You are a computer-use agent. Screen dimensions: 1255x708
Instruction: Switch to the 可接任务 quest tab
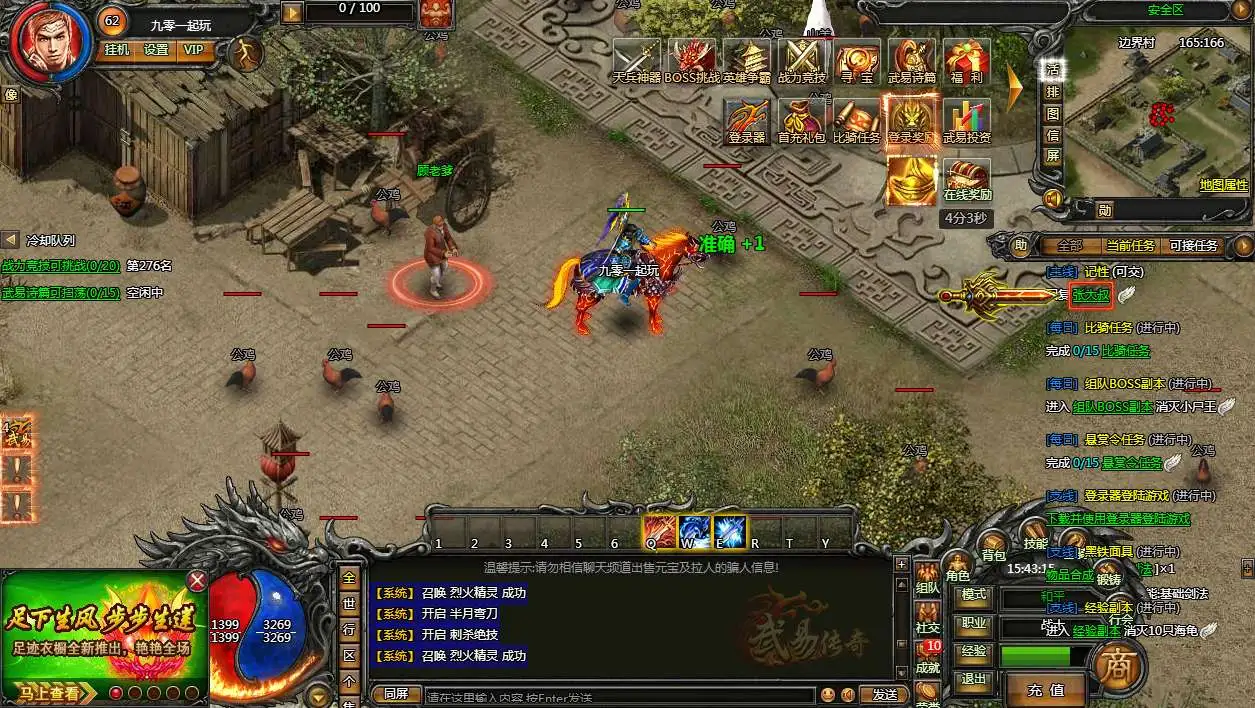tap(1193, 245)
